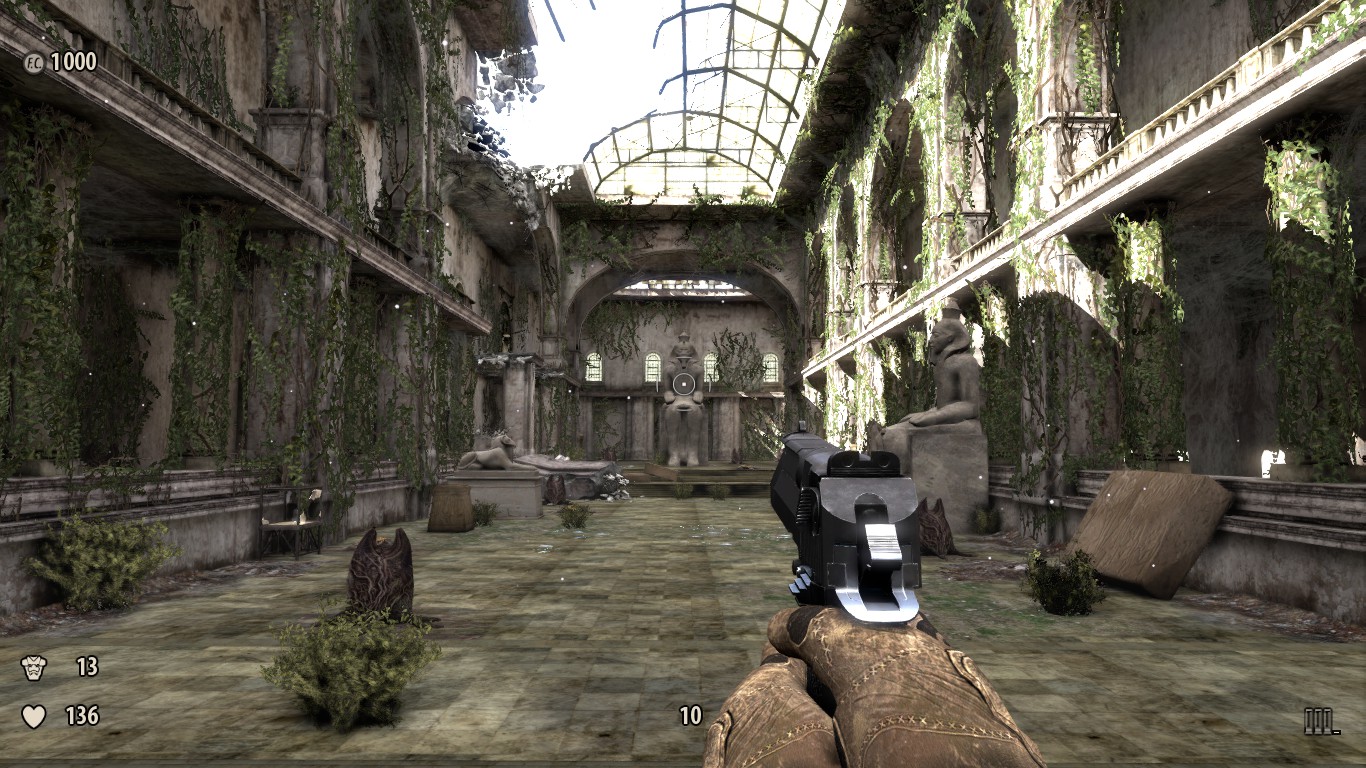Click the magazine ammo icon bottom-right
The image size is (1366, 768).
[1318, 719]
